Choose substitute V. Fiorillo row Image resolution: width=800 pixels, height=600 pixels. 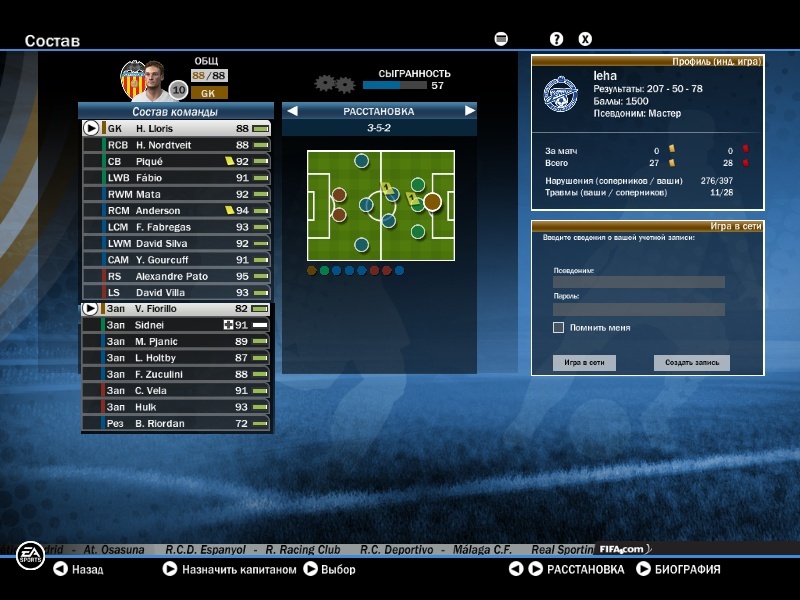coord(177,309)
